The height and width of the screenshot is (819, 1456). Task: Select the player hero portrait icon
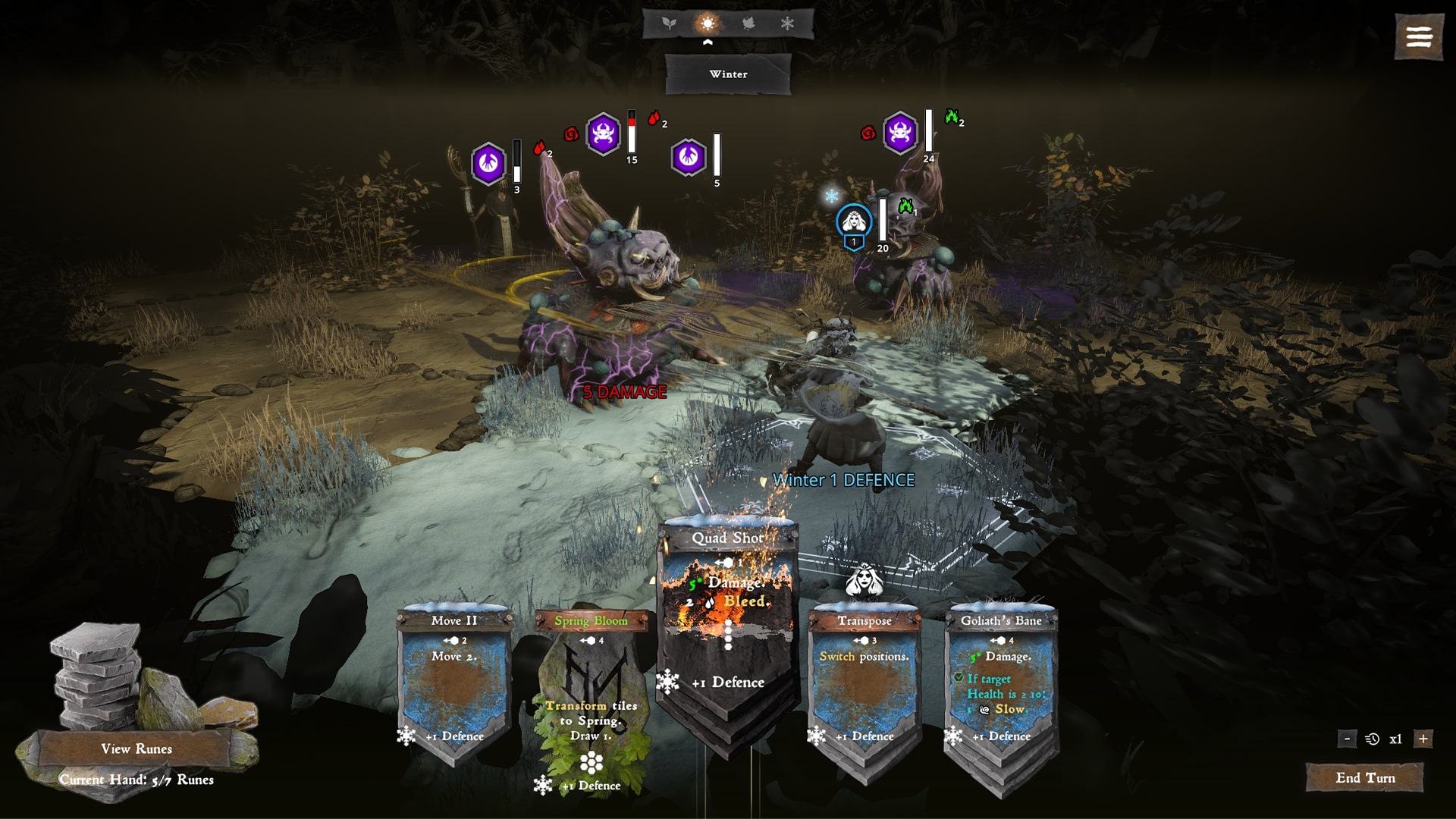click(854, 221)
